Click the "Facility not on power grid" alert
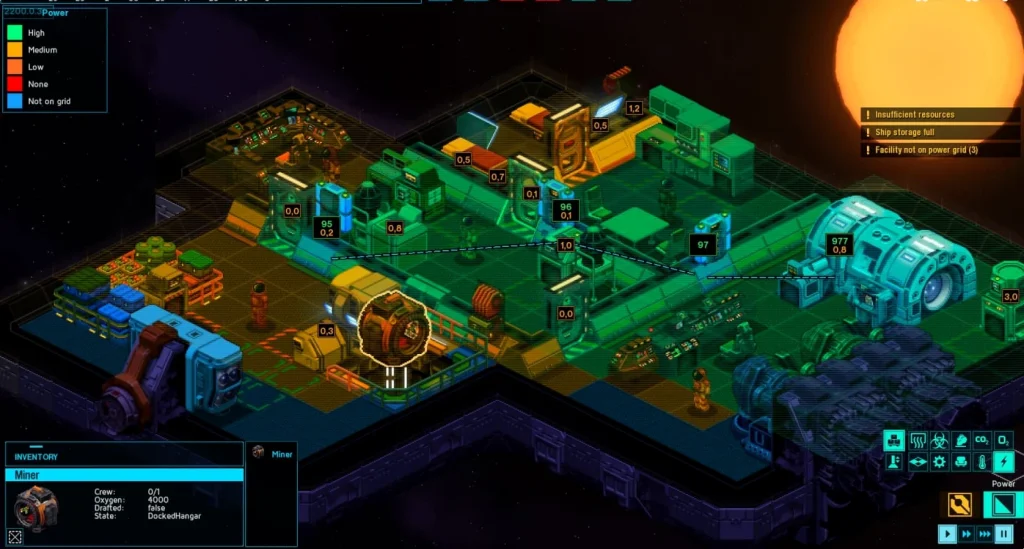1024x549 pixels. coord(926,150)
